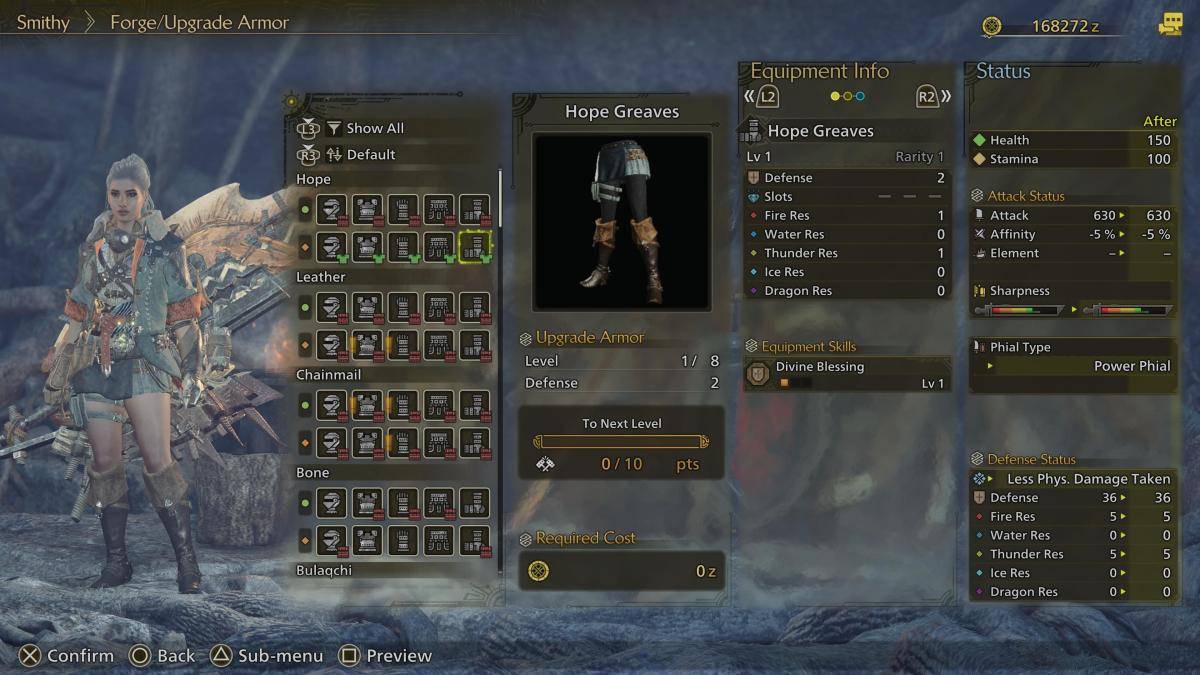
Task: Choose the Hope helmet in the green-dot row
Action: click(x=332, y=210)
